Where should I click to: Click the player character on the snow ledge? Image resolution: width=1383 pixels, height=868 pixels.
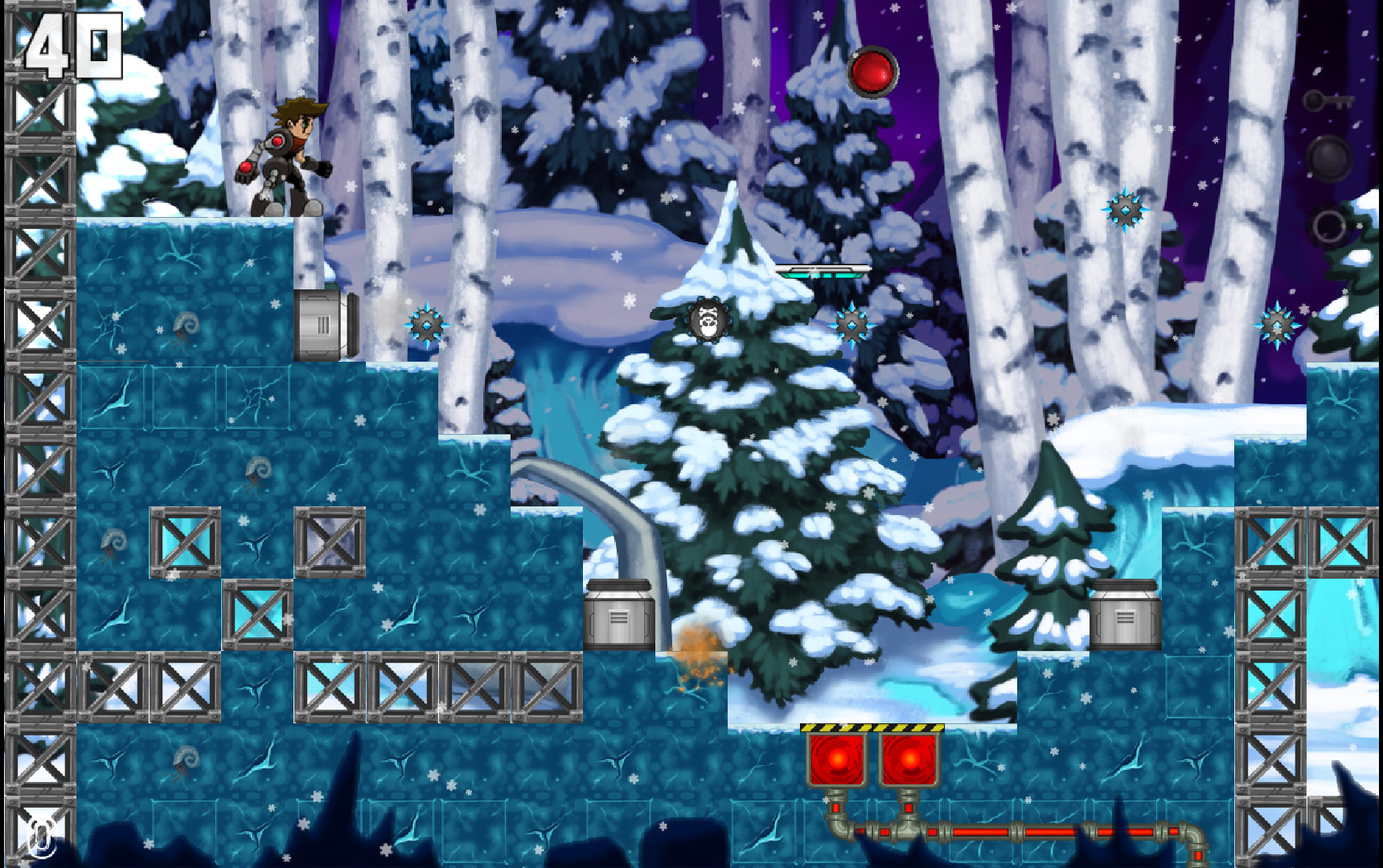pyautogui.click(x=285, y=157)
